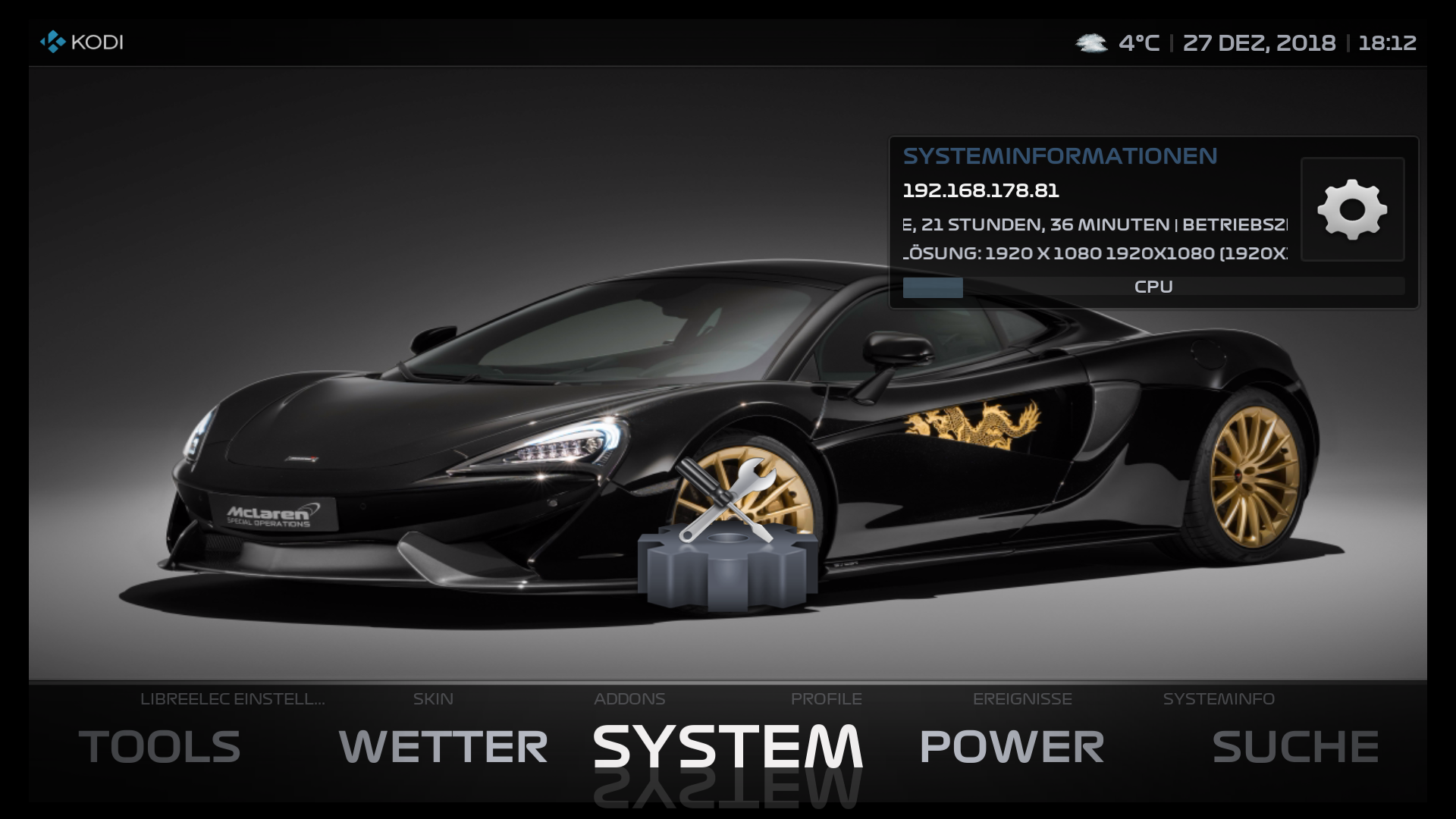Select the ADDONS submenu entry
Image resolution: width=1456 pixels, height=819 pixels.
pos(628,699)
